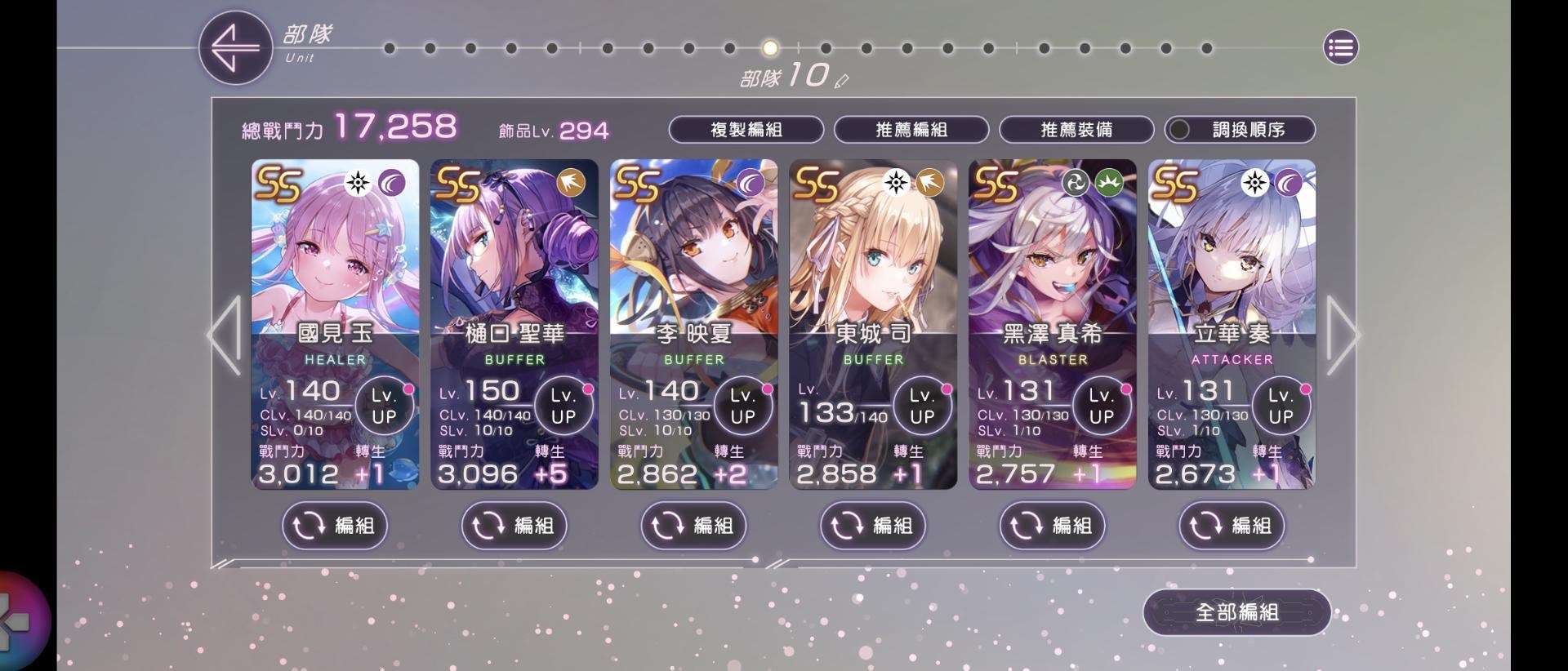
Task: Click the purple moon icon on 李映夏's card
Action: tap(749, 183)
